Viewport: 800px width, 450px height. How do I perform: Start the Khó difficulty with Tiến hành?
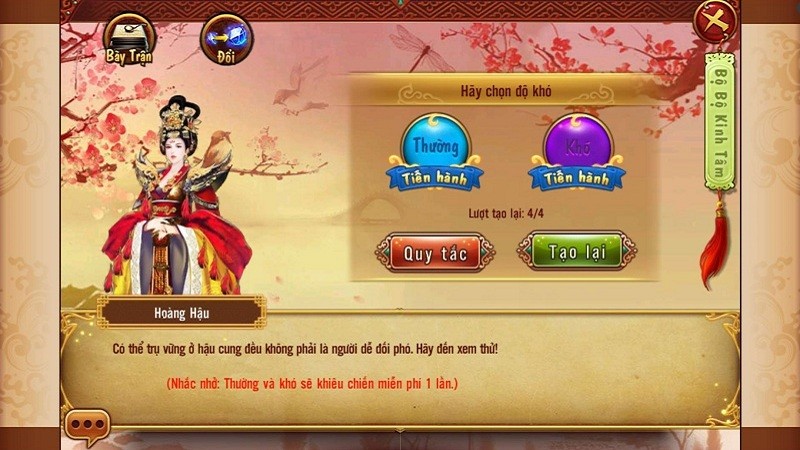576,177
